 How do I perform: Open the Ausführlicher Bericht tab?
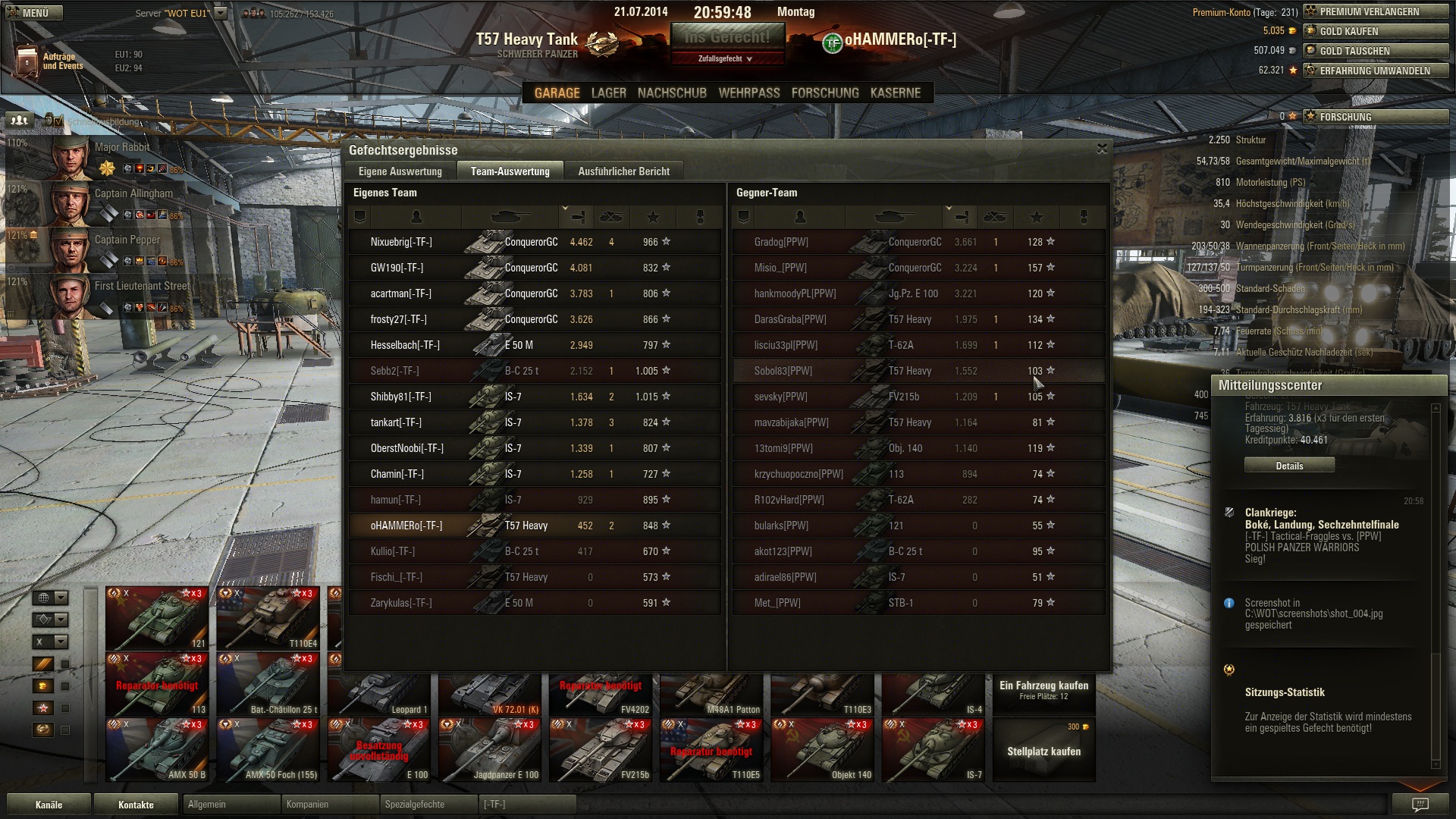(x=623, y=171)
